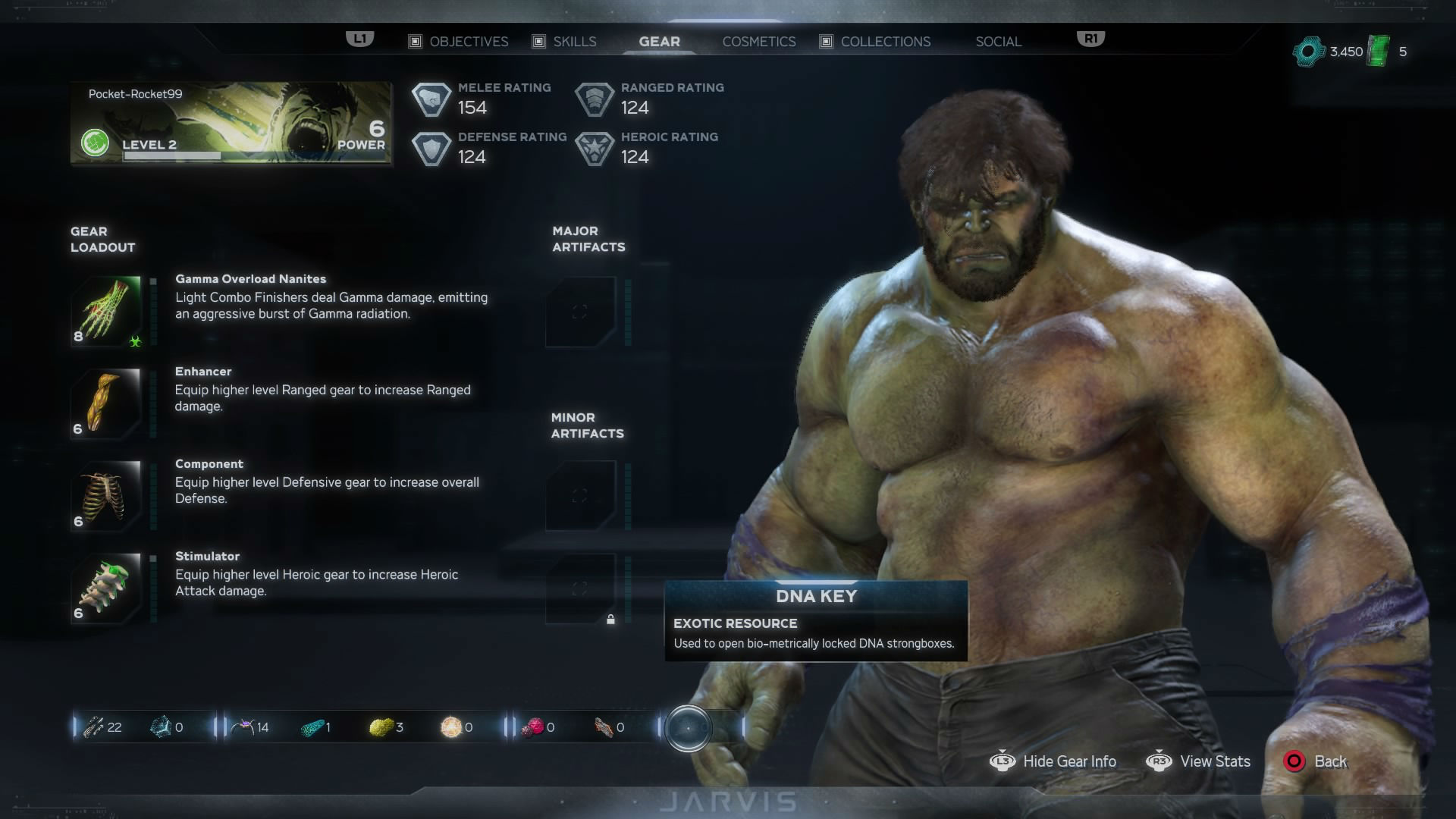The width and height of the screenshot is (1456, 819).
Task: Click the Back button
Action: click(x=1316, y=761)
